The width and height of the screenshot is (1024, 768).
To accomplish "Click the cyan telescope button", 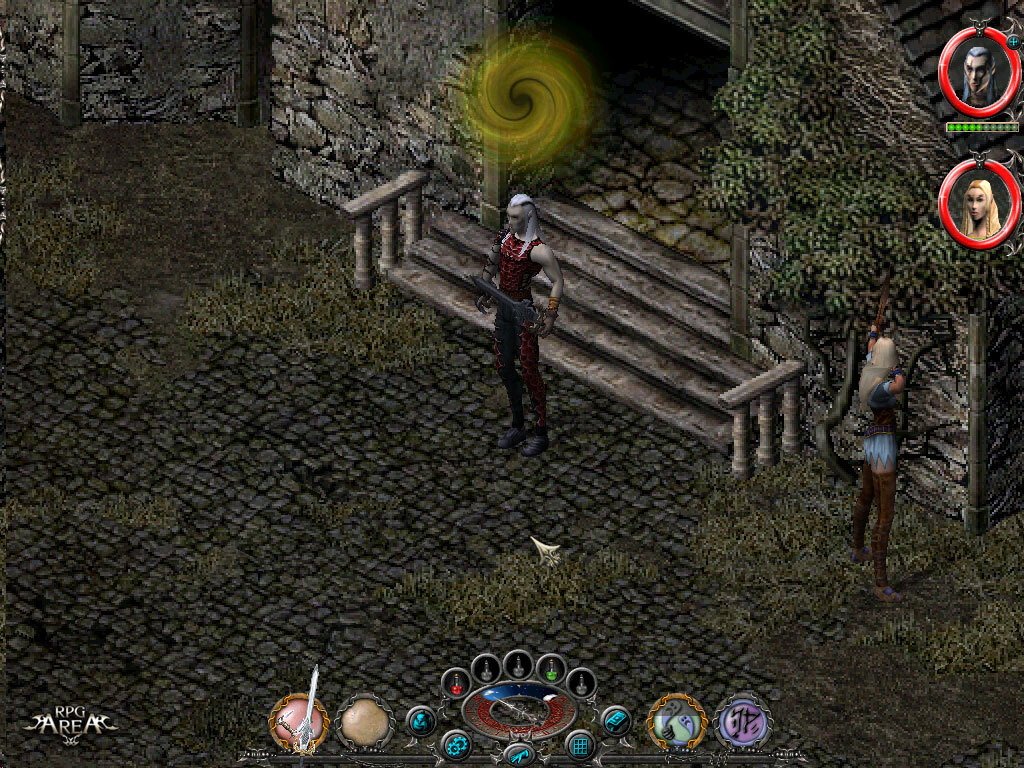I will (x=518, y=753).
